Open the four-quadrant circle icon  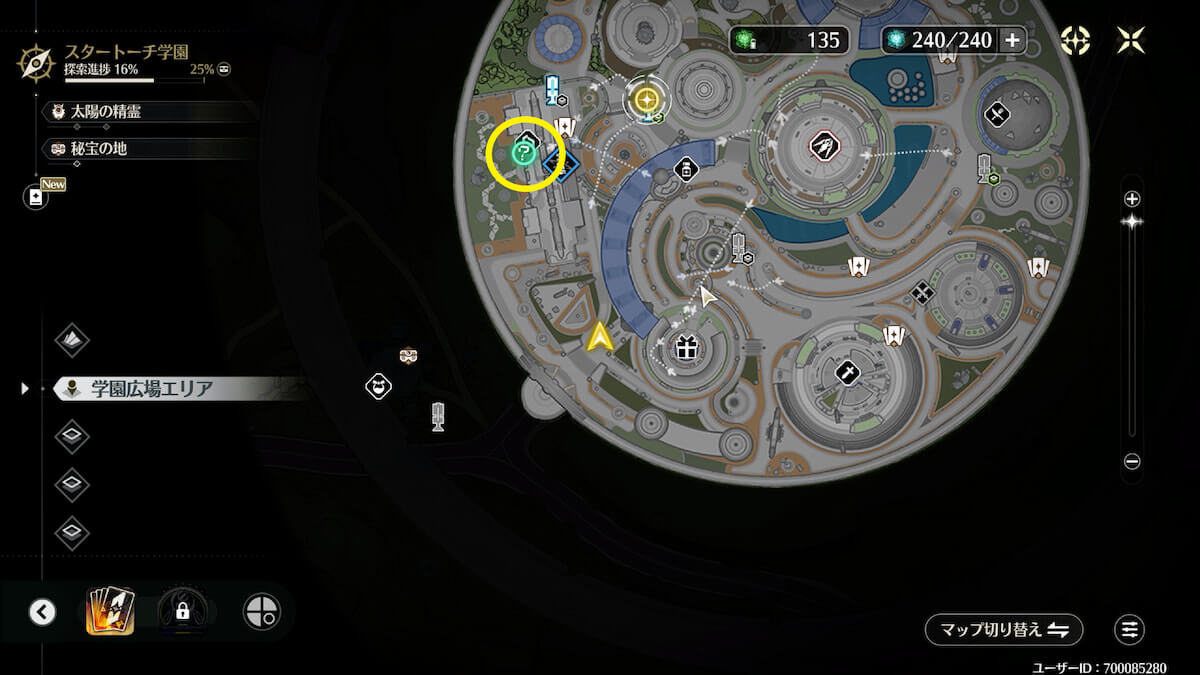[x=262, y=612]
